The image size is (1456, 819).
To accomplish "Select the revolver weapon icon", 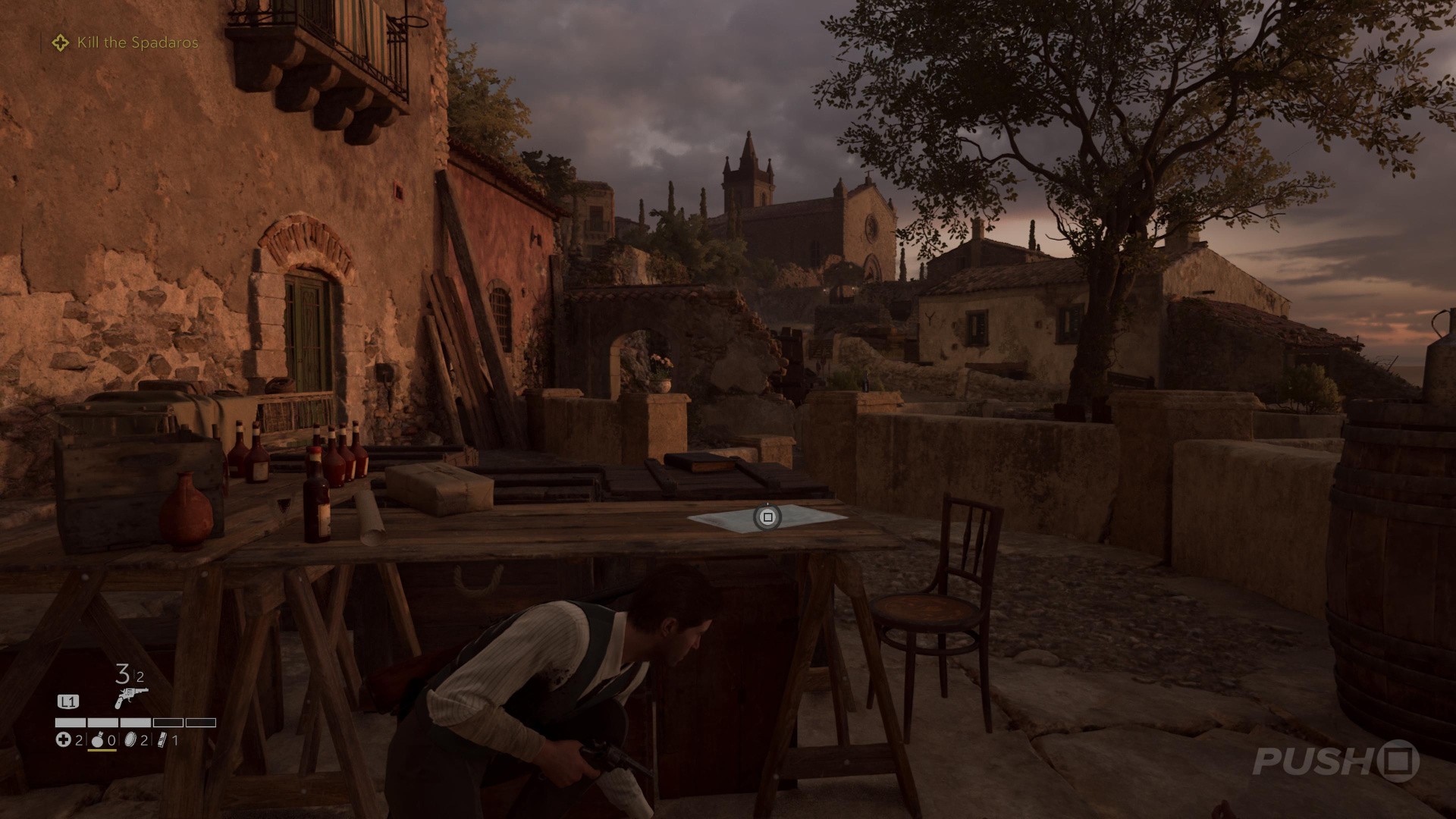I will tap(130, 697).
